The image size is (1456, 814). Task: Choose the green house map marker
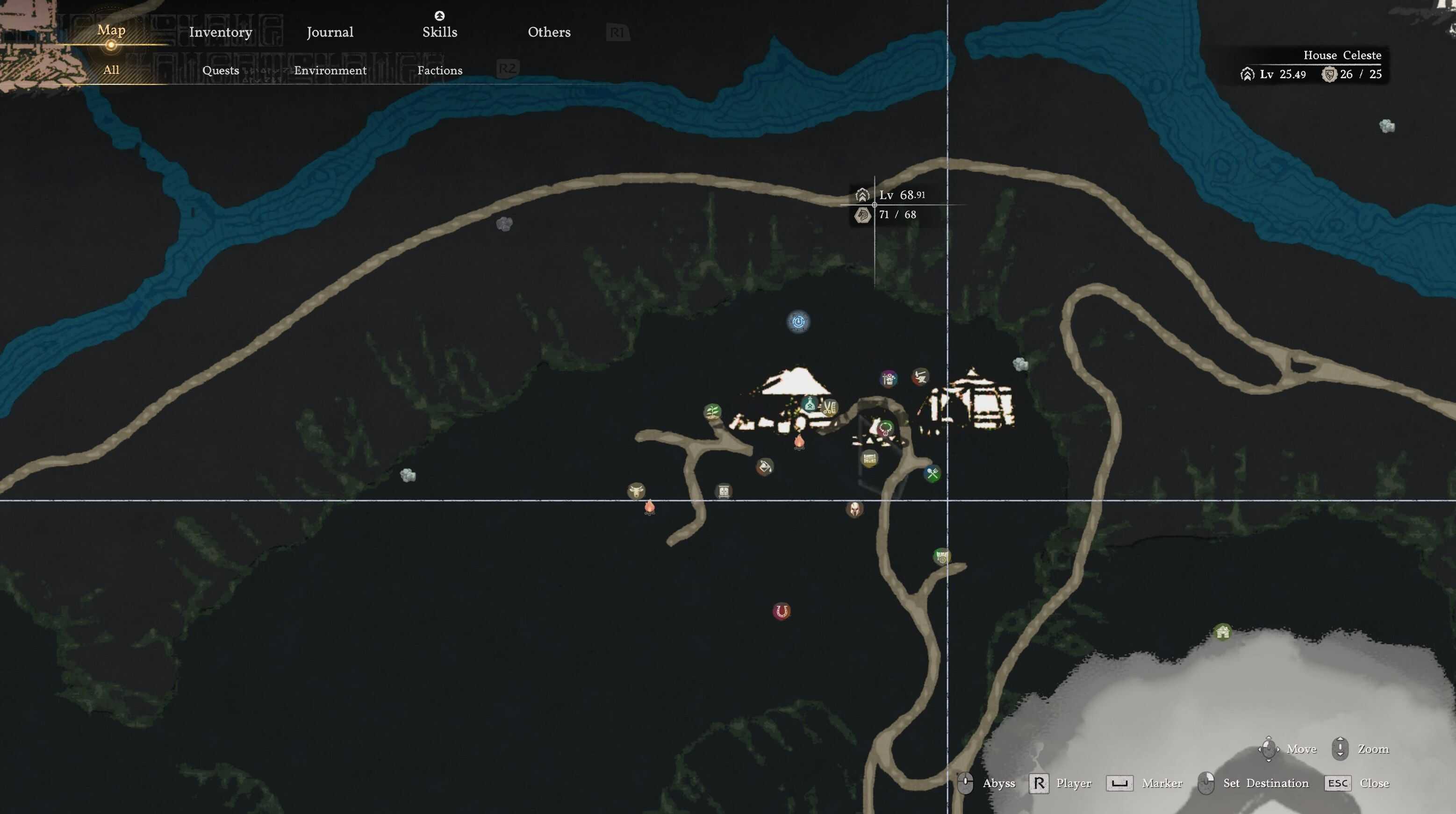click(1223, 632)
